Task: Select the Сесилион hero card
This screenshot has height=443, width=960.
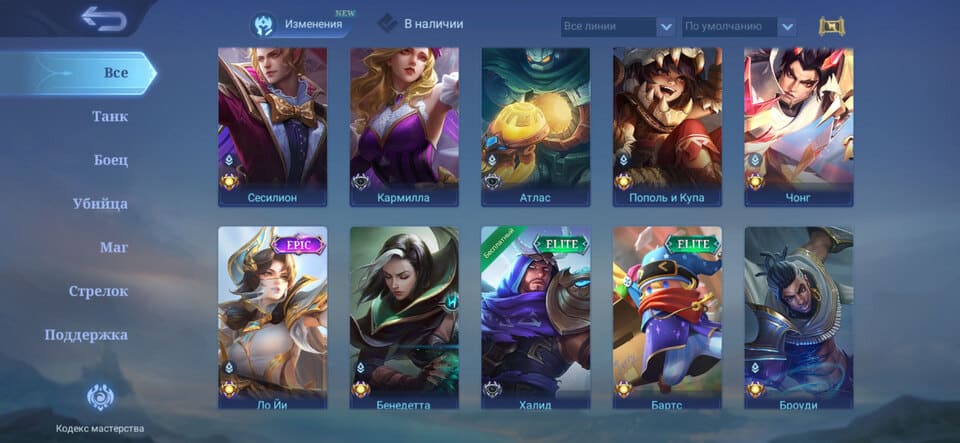Action: 272,126
